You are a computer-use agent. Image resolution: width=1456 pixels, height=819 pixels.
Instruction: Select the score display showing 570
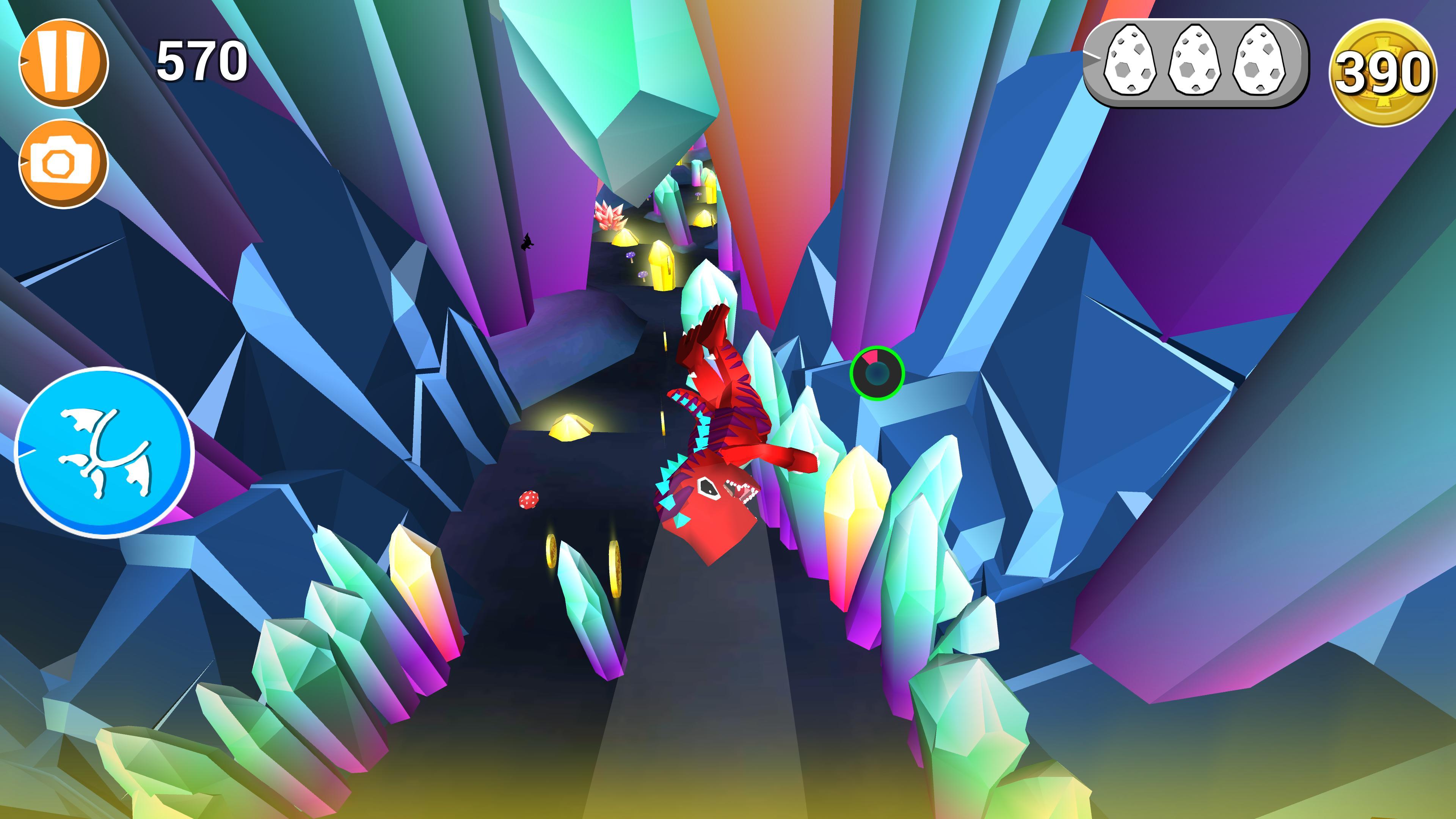coord(201,61)
